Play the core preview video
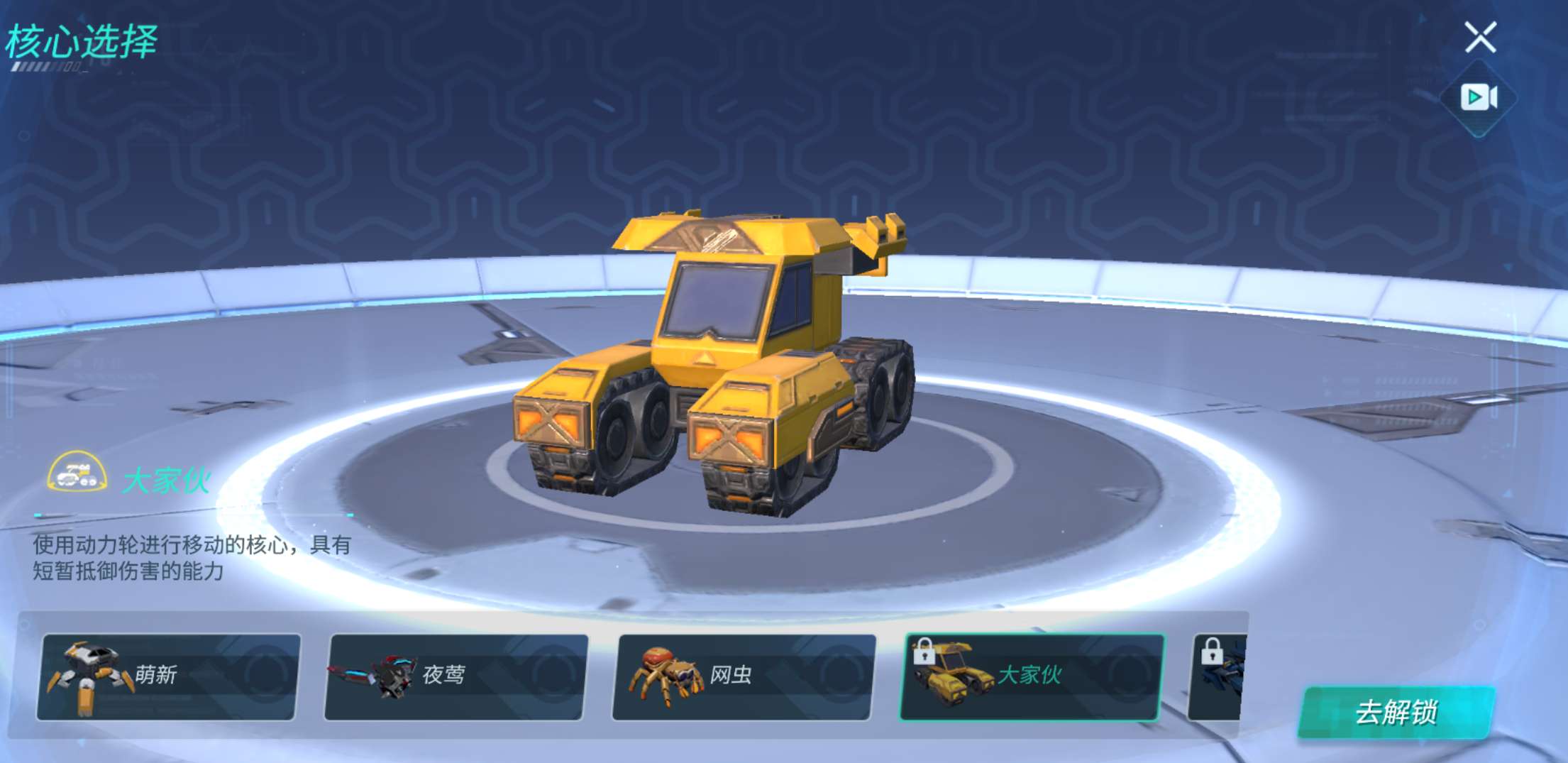Image resolution: width=1568 pixels, height=763 pixels. tap(1479, 97)
